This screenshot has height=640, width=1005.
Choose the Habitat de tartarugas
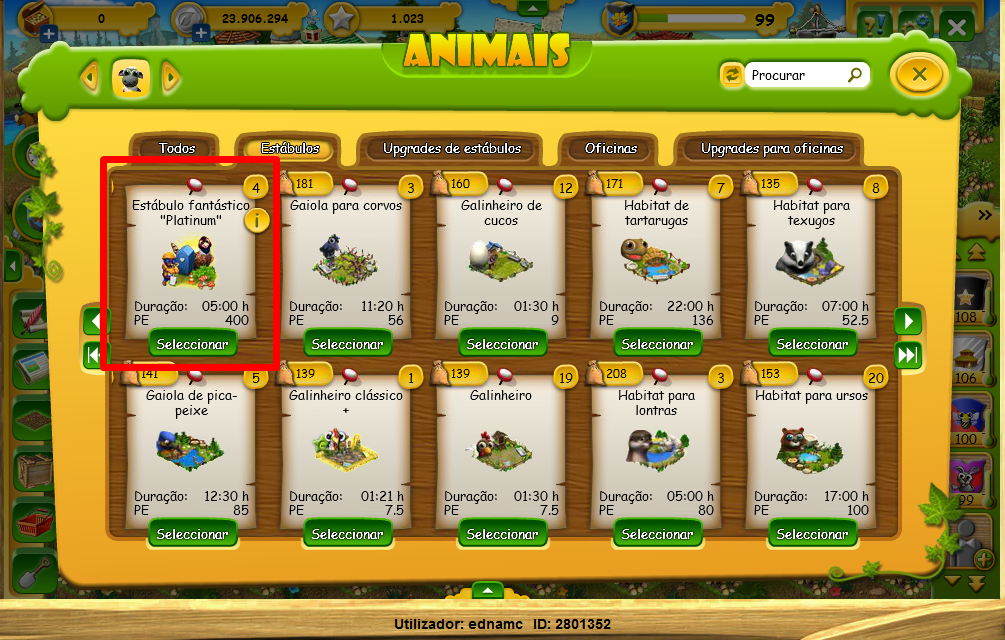click(x=658, y=344)
